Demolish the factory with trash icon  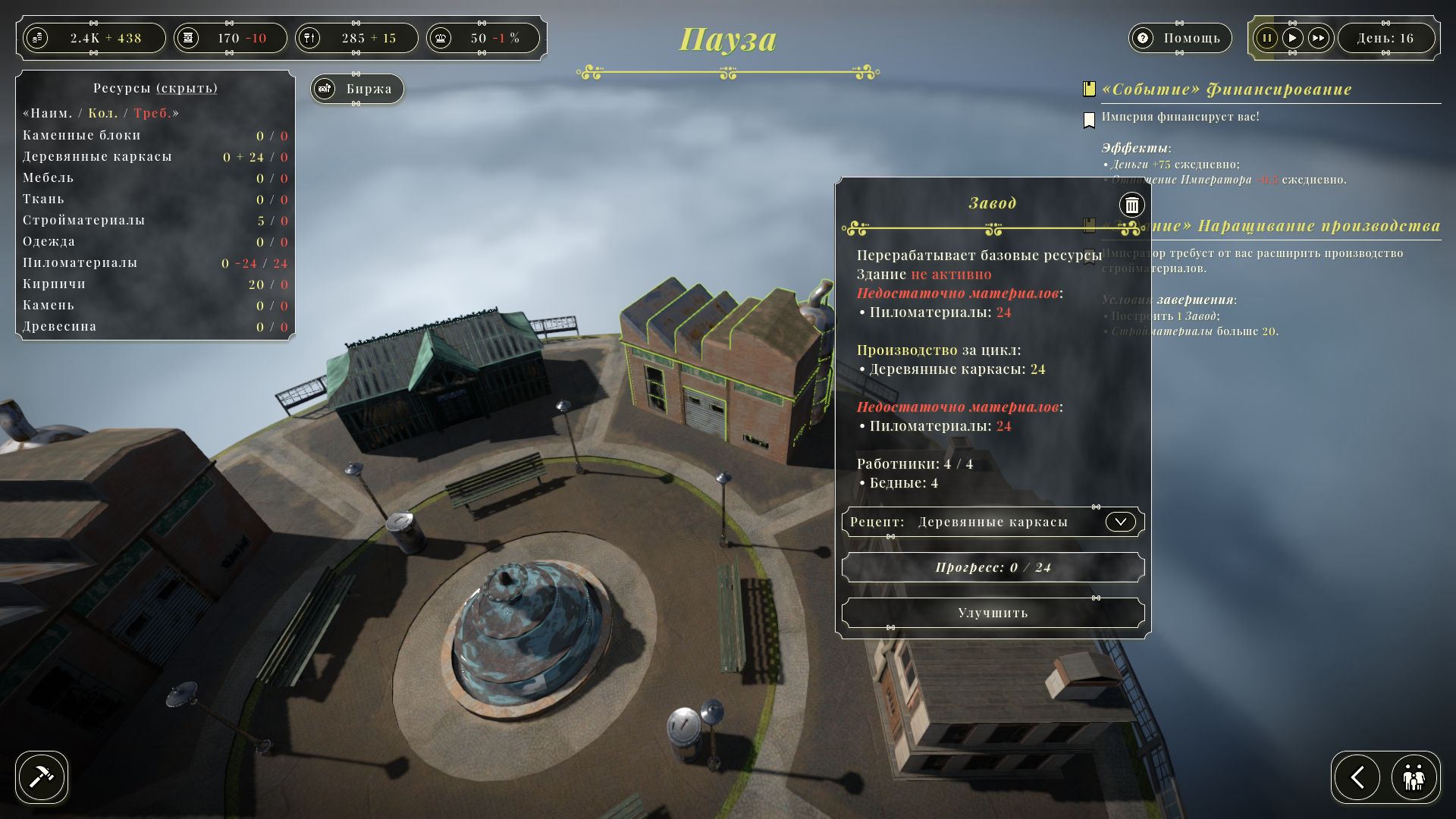[1131, 205]
